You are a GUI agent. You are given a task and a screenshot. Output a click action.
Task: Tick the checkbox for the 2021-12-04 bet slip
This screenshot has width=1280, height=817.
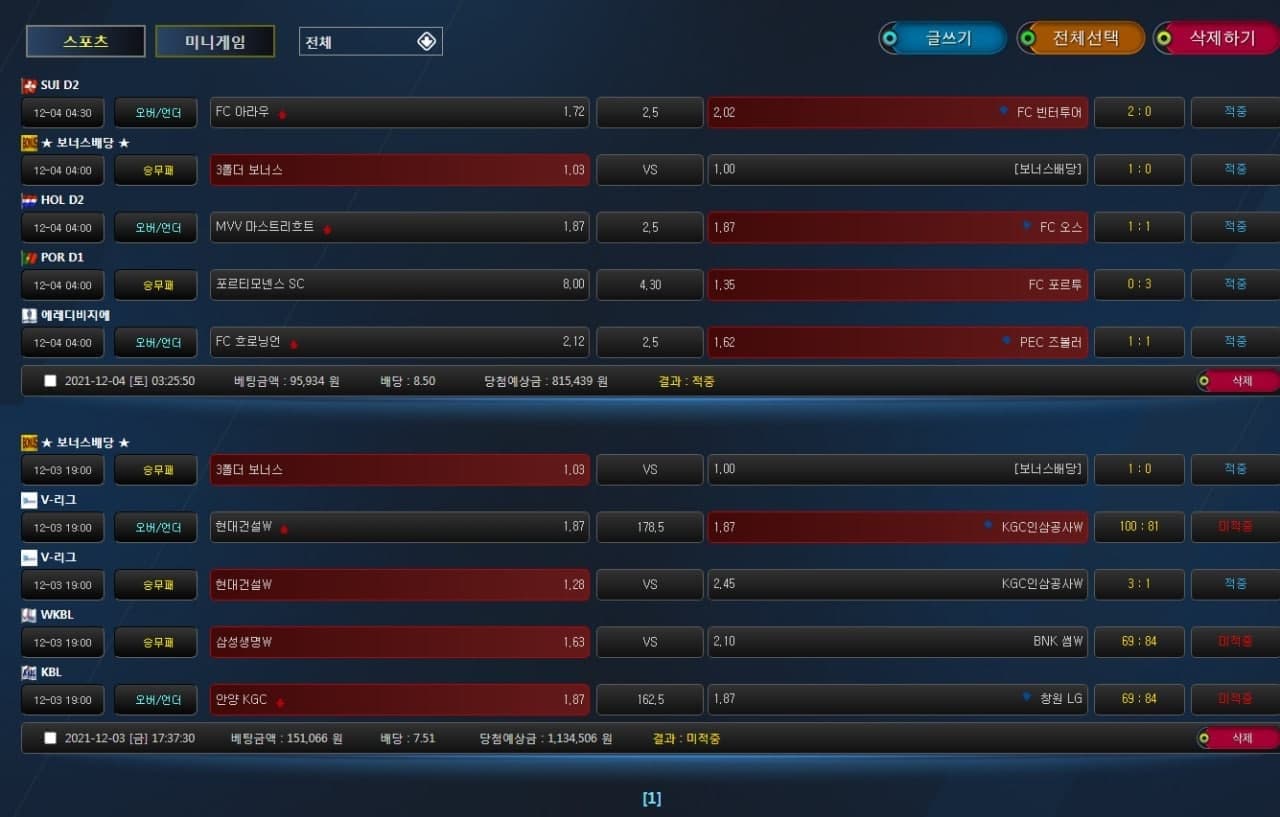pyautogui.click(x=50, y=381)
